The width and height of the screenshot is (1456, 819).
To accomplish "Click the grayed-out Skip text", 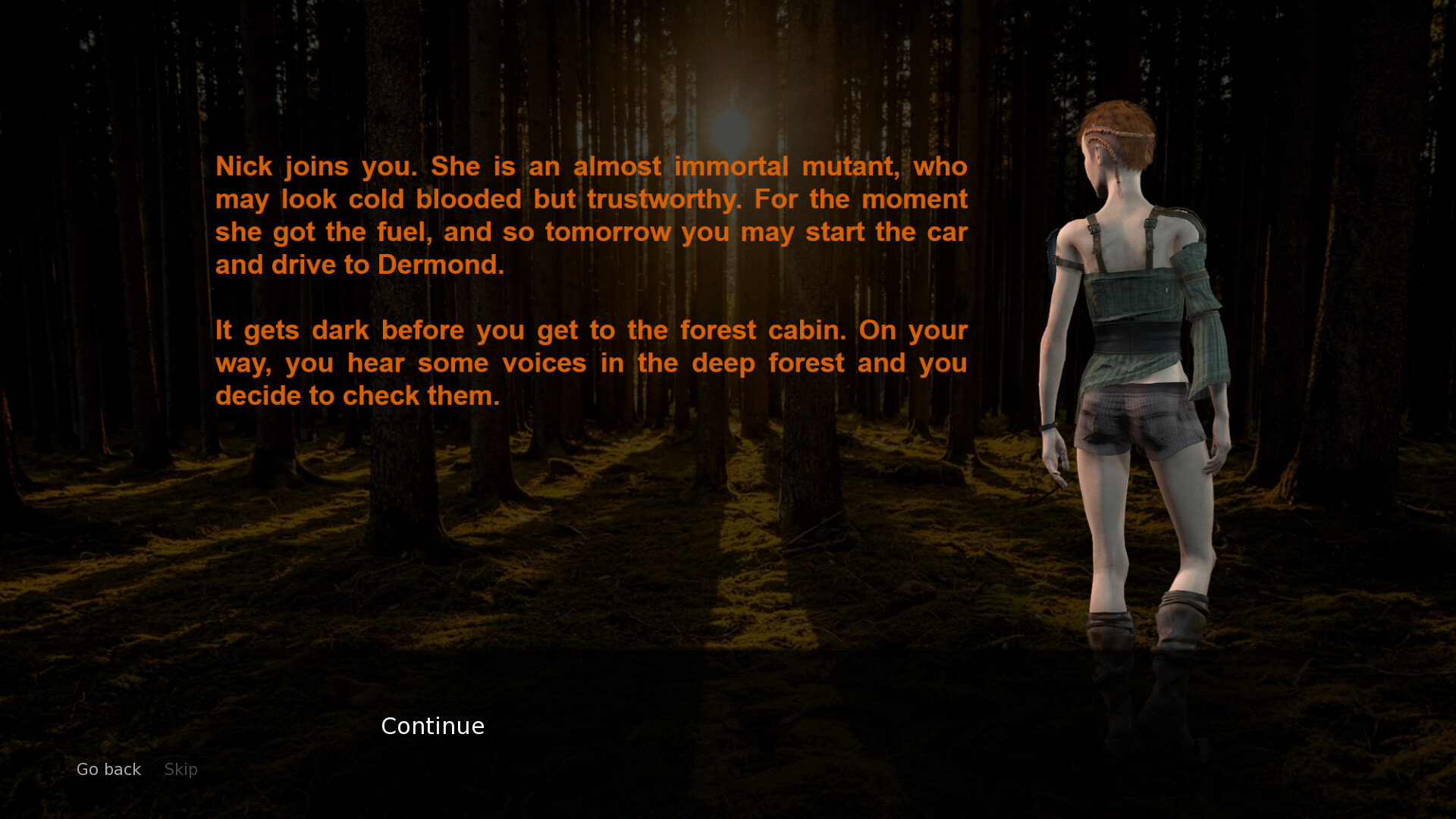I will pyautogui.click(x=180, y=769).
